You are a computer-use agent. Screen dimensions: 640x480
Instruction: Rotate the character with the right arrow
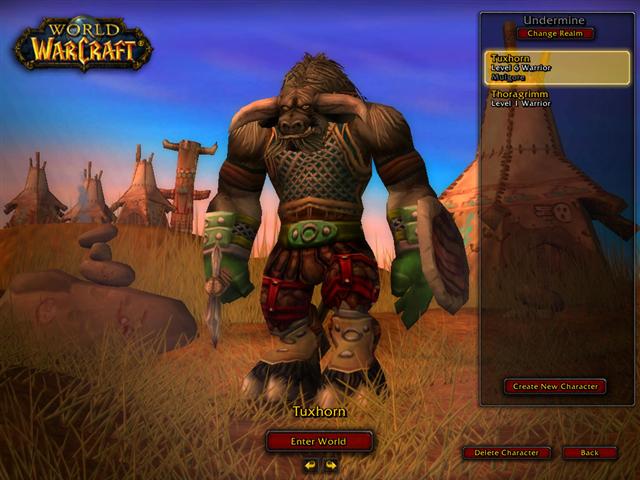click(330, 465)
